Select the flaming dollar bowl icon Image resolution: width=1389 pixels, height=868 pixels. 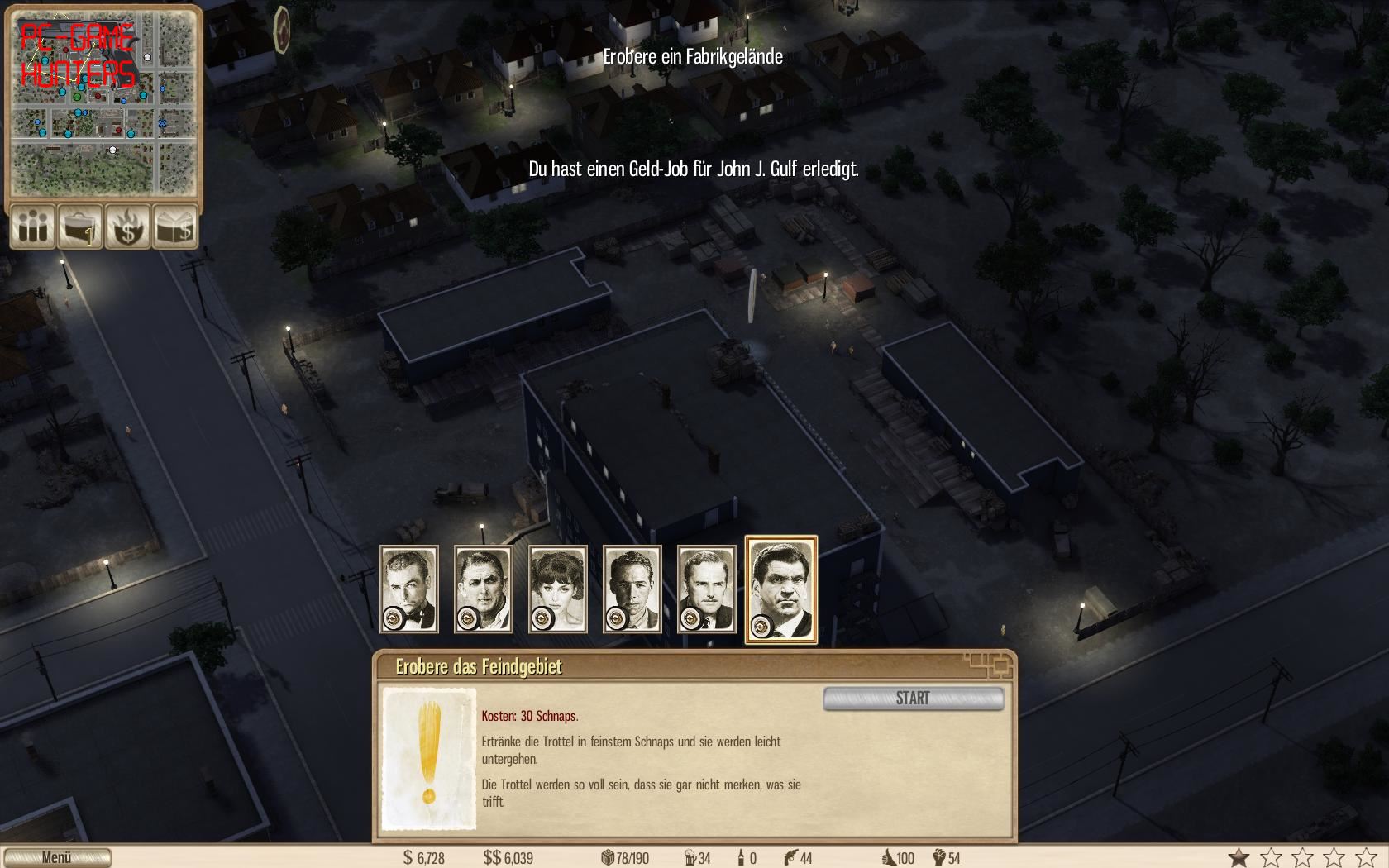pos(127,227)
